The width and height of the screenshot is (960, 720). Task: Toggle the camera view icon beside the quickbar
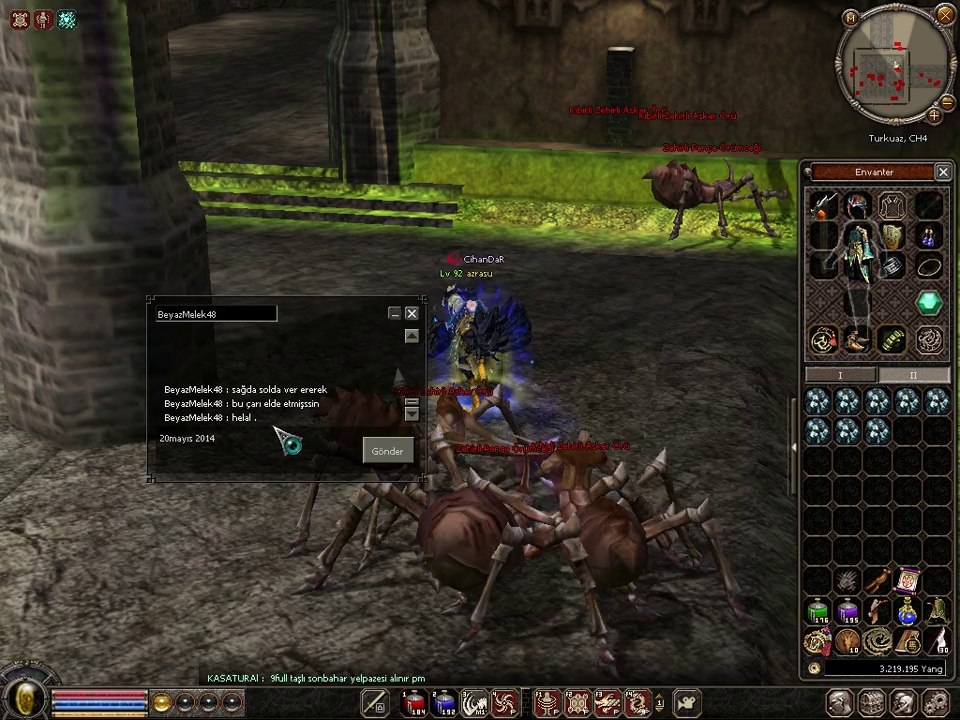point(688,703)
